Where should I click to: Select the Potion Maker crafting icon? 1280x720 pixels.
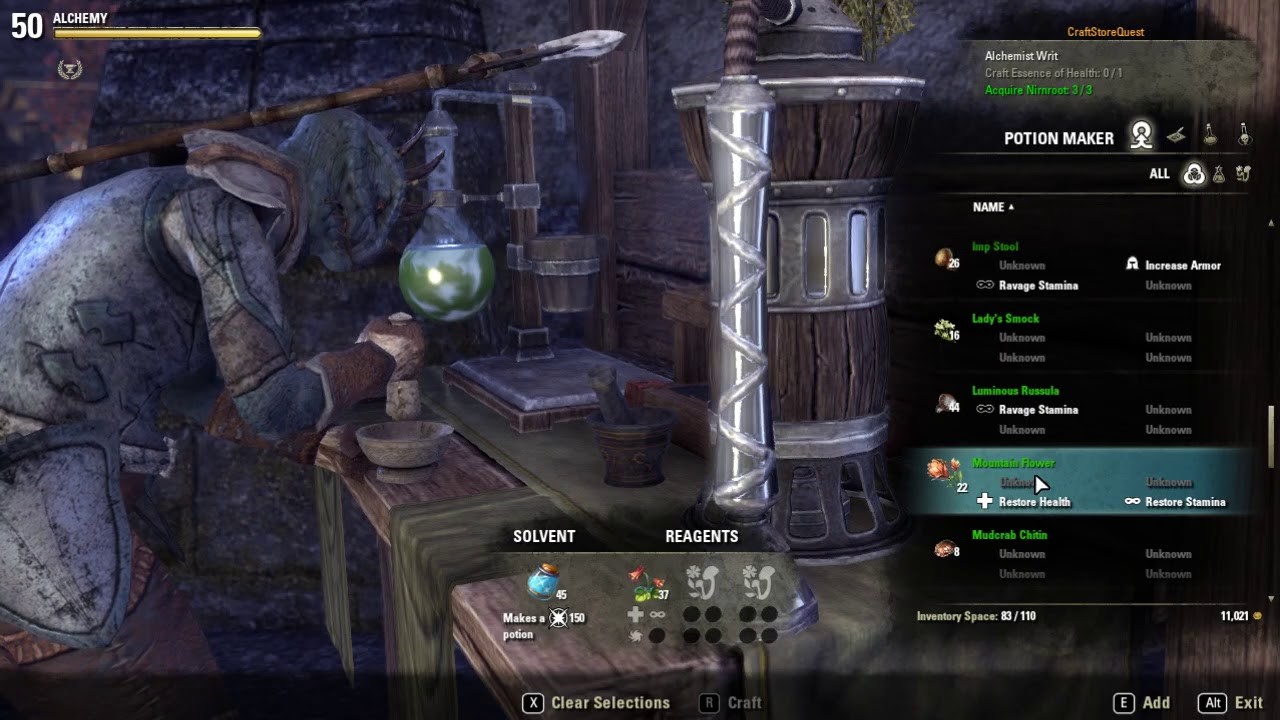coord(1140,134)
